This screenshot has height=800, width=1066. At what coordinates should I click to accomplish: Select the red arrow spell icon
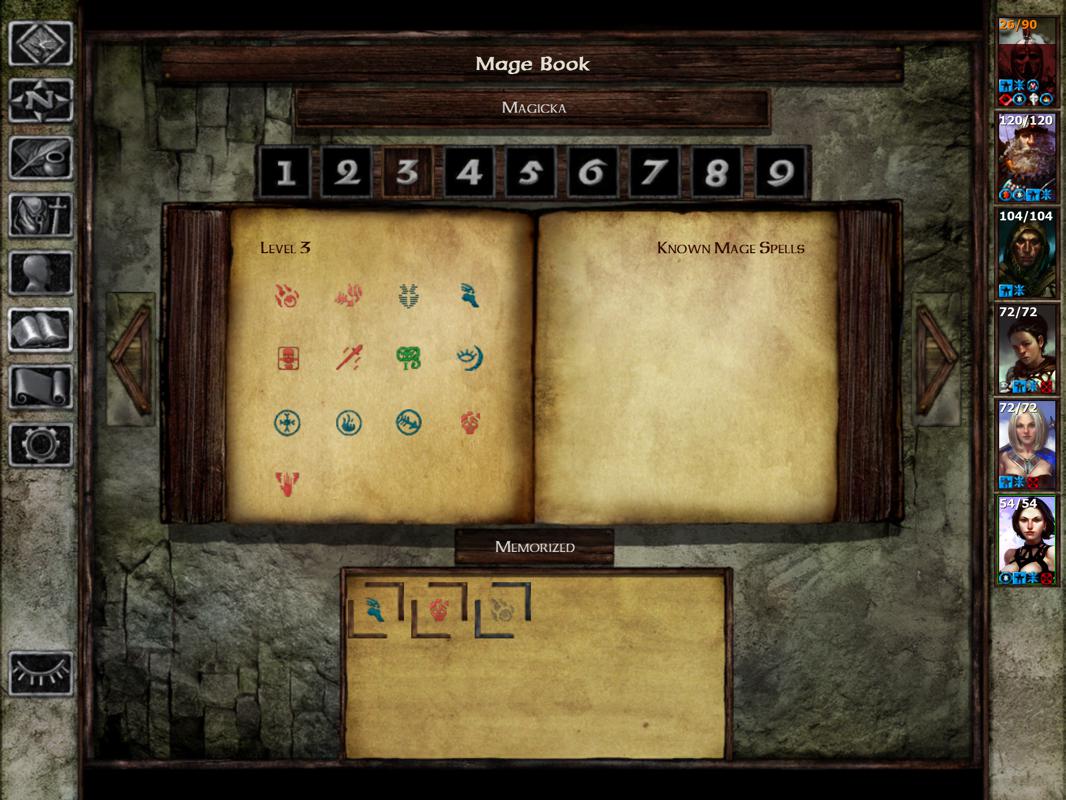coord(348,358)
